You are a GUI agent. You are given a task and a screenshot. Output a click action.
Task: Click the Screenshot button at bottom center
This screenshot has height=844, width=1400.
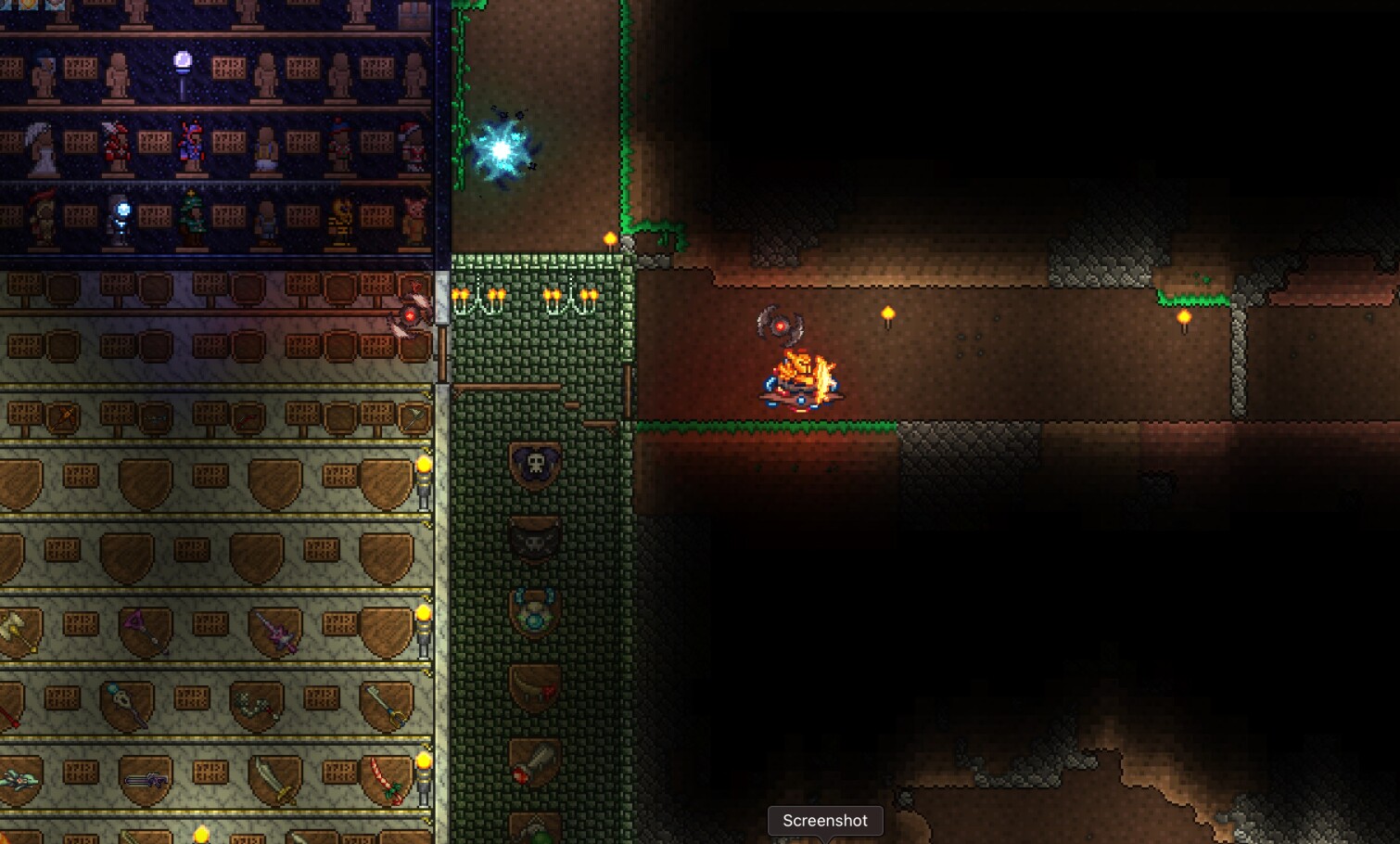(824, 821)
